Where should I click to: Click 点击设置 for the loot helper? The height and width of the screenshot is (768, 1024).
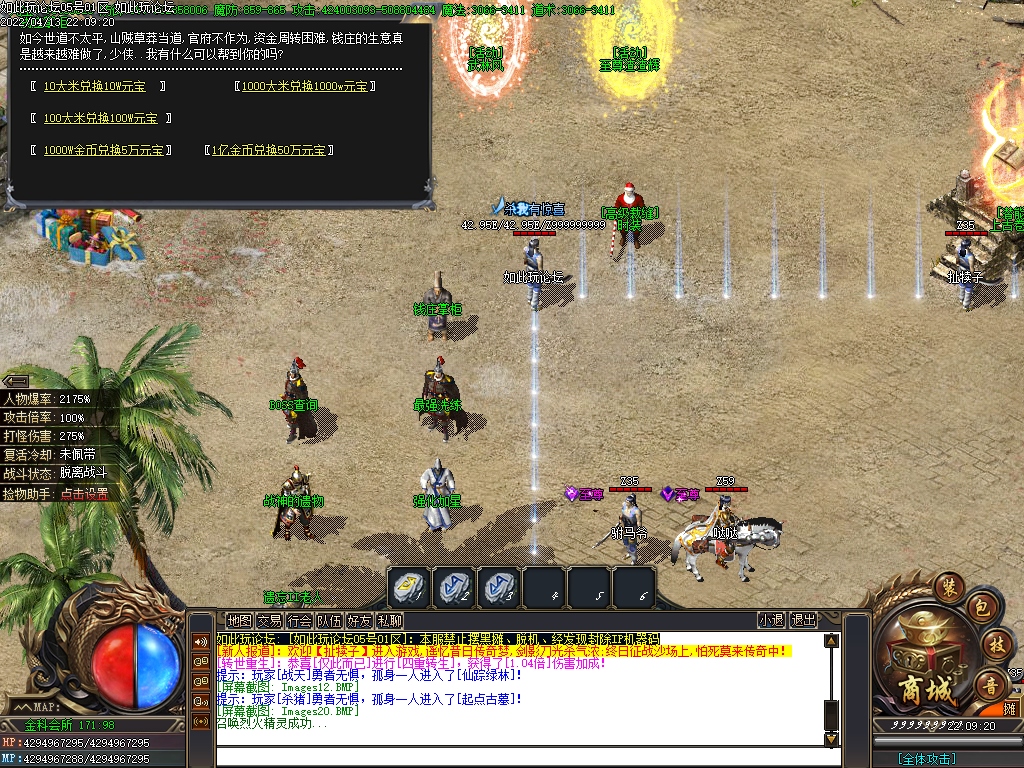click(x=84, y=494)
